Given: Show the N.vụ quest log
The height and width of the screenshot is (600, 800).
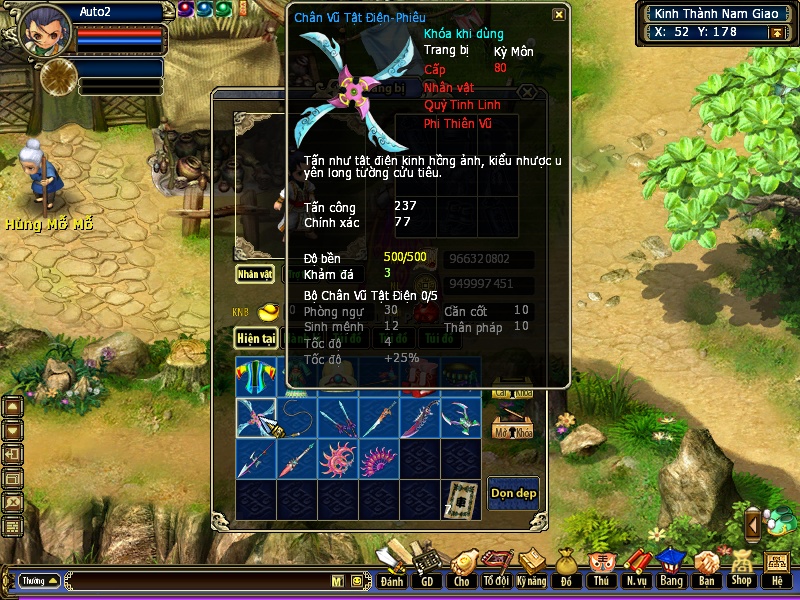Looking at the screenshot, I should pos(635,568).
